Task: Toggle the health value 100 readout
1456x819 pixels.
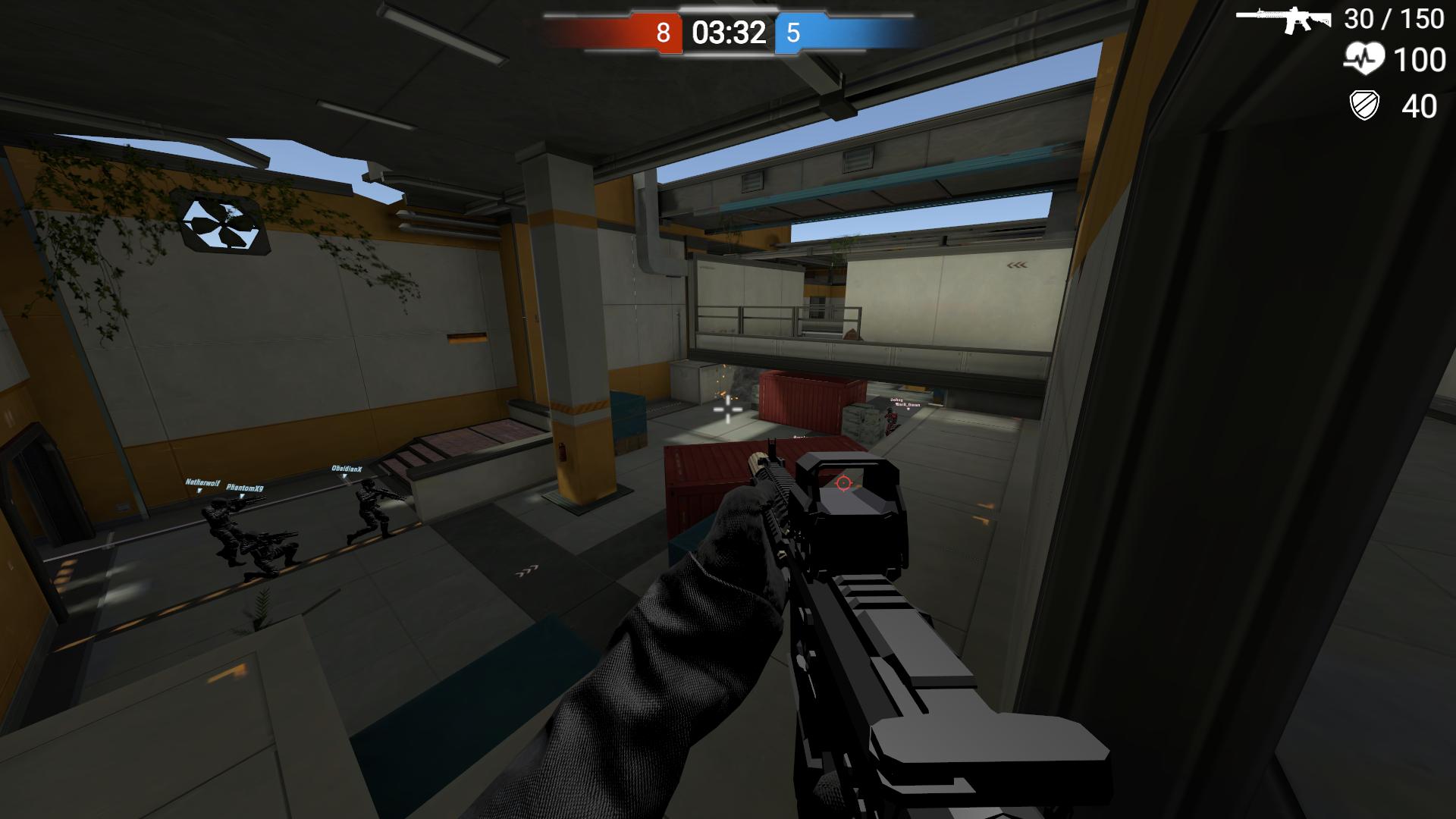Action: (x=1420, y=59)
